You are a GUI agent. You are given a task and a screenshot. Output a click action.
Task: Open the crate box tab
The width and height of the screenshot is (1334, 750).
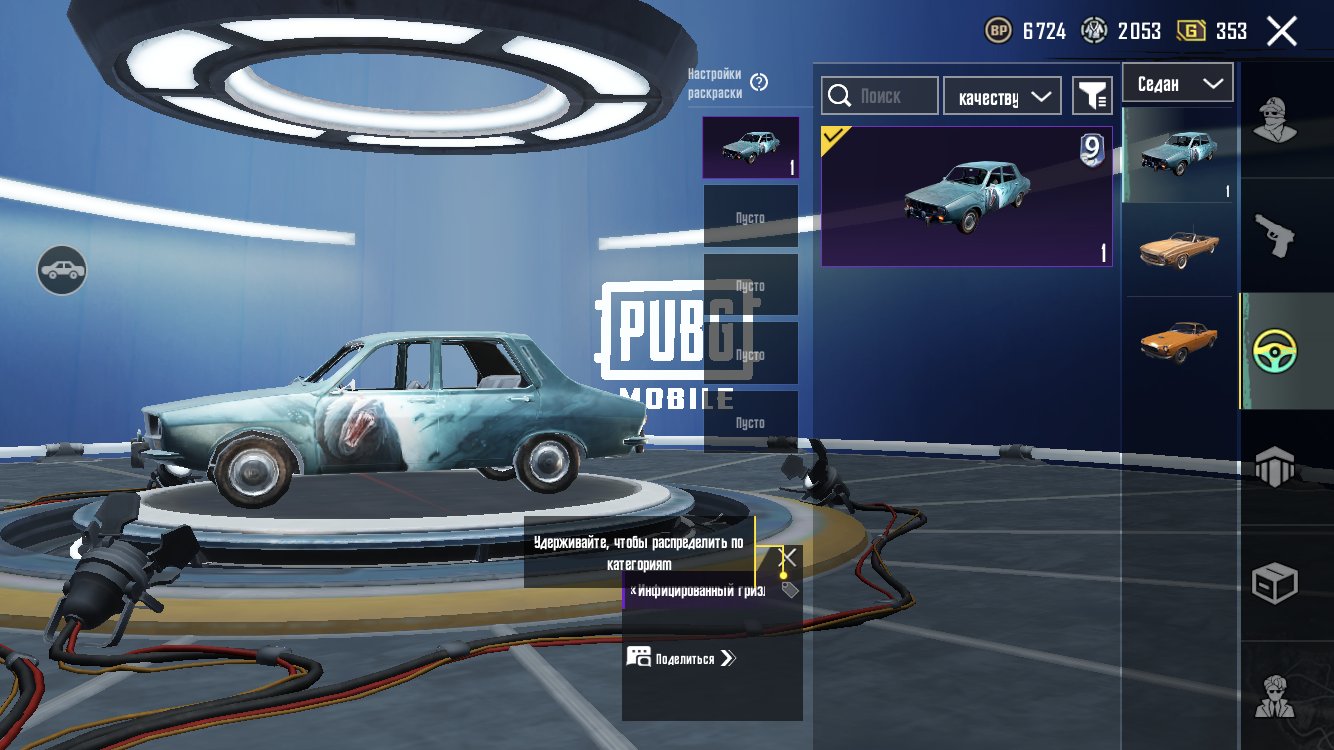pyautogui.click(x=1275, y=583)
